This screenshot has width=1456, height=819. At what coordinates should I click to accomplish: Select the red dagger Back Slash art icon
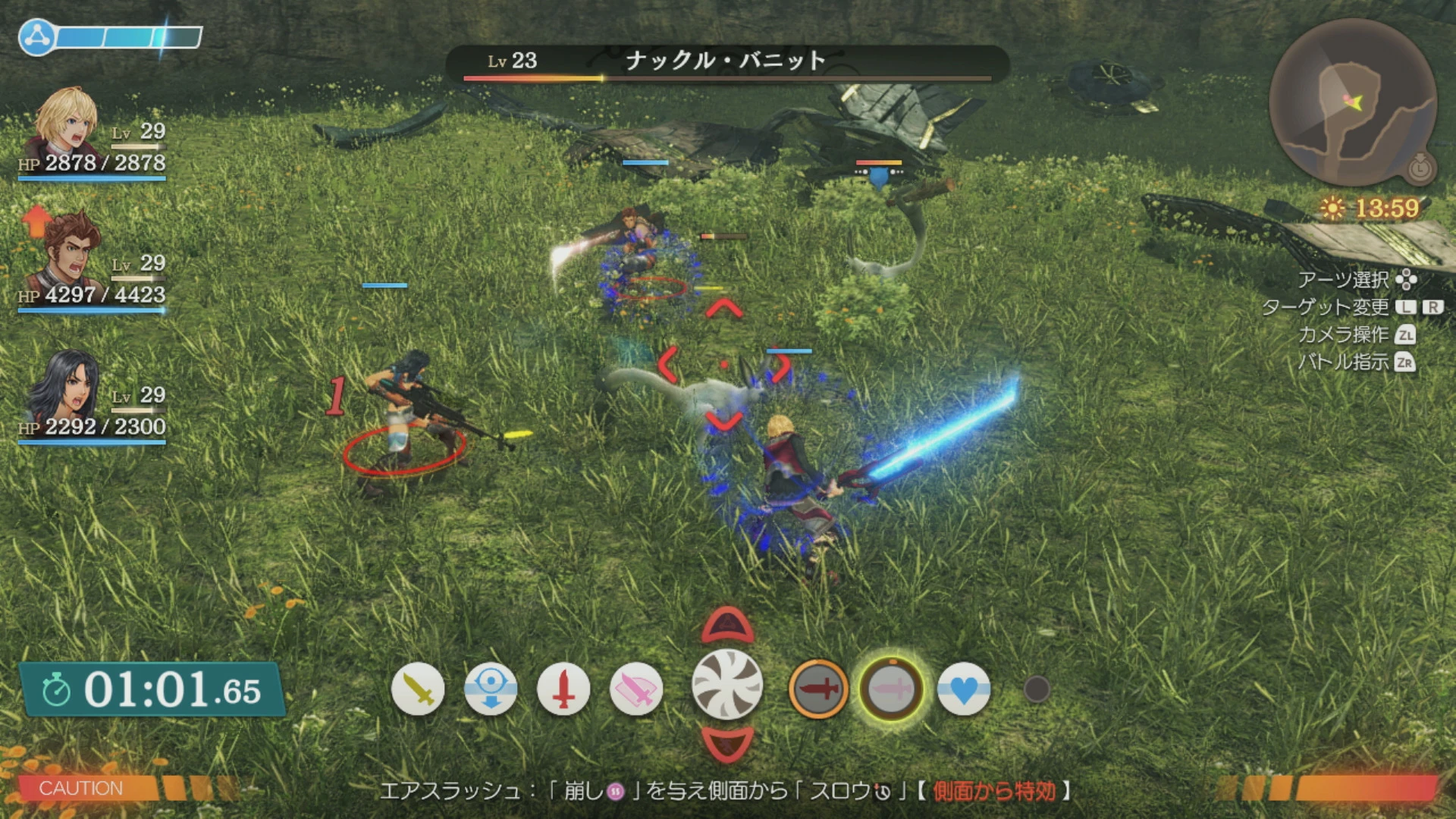[x=565, y=689]
